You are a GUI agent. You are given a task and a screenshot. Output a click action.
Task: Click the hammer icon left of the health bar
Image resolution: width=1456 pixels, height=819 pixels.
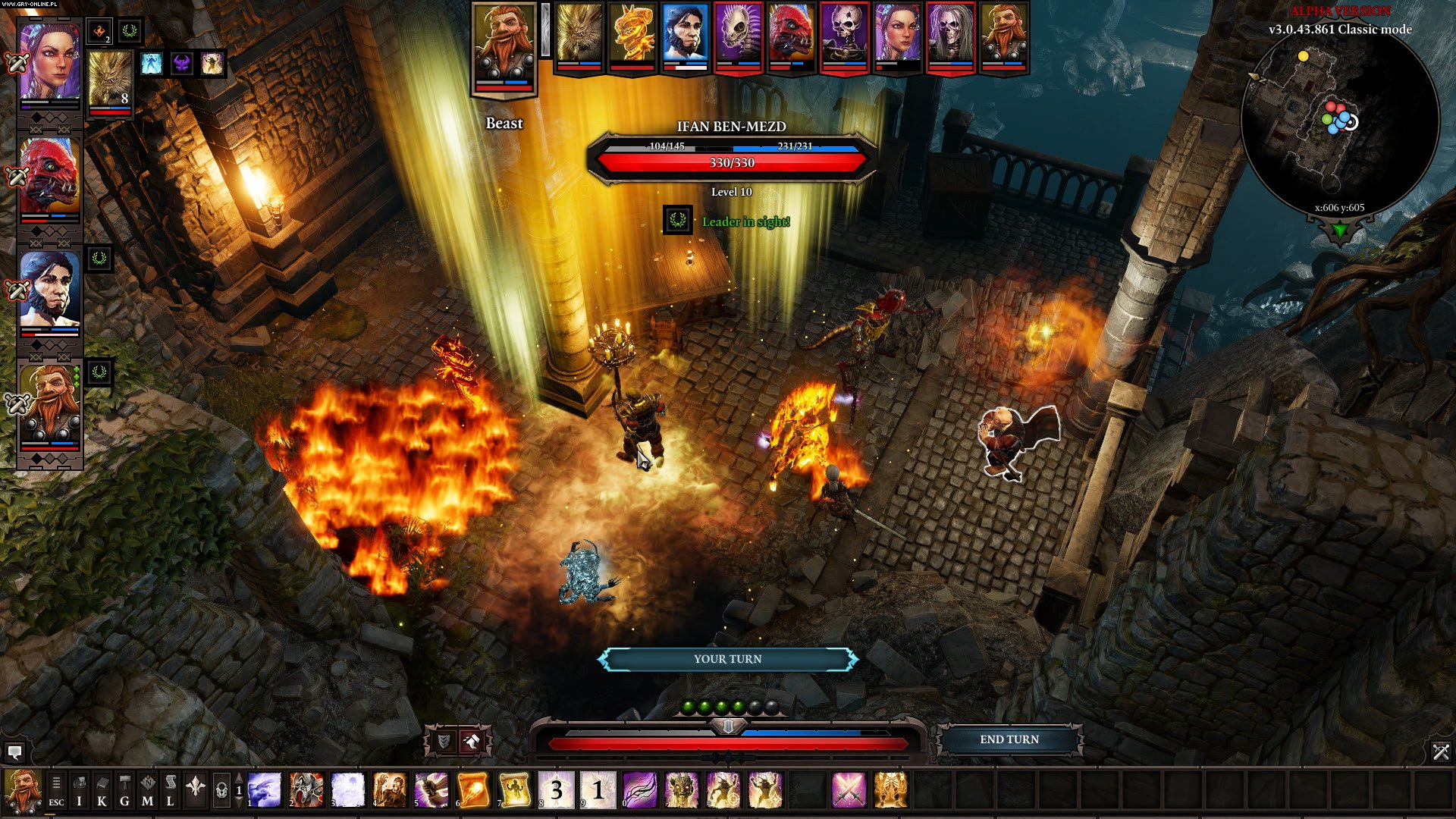click(x=472, y=741)
